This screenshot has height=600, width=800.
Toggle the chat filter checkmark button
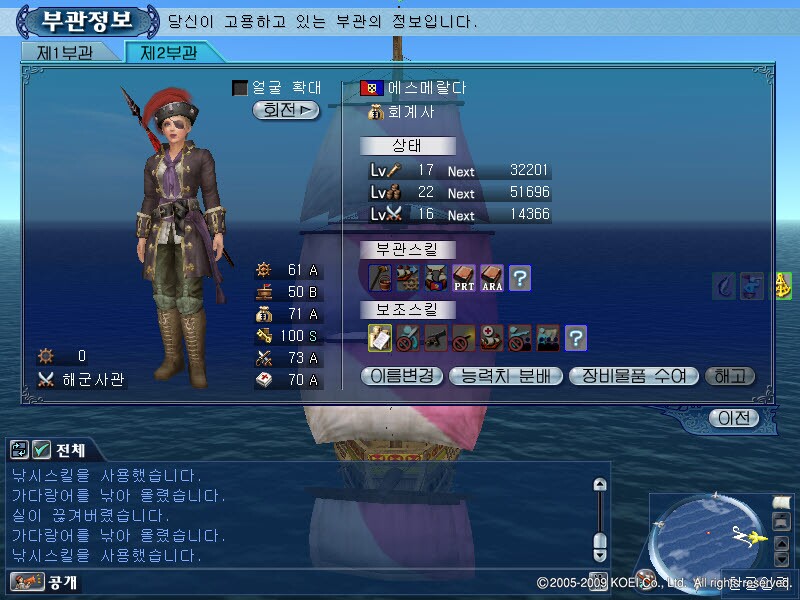click(41, 449)
